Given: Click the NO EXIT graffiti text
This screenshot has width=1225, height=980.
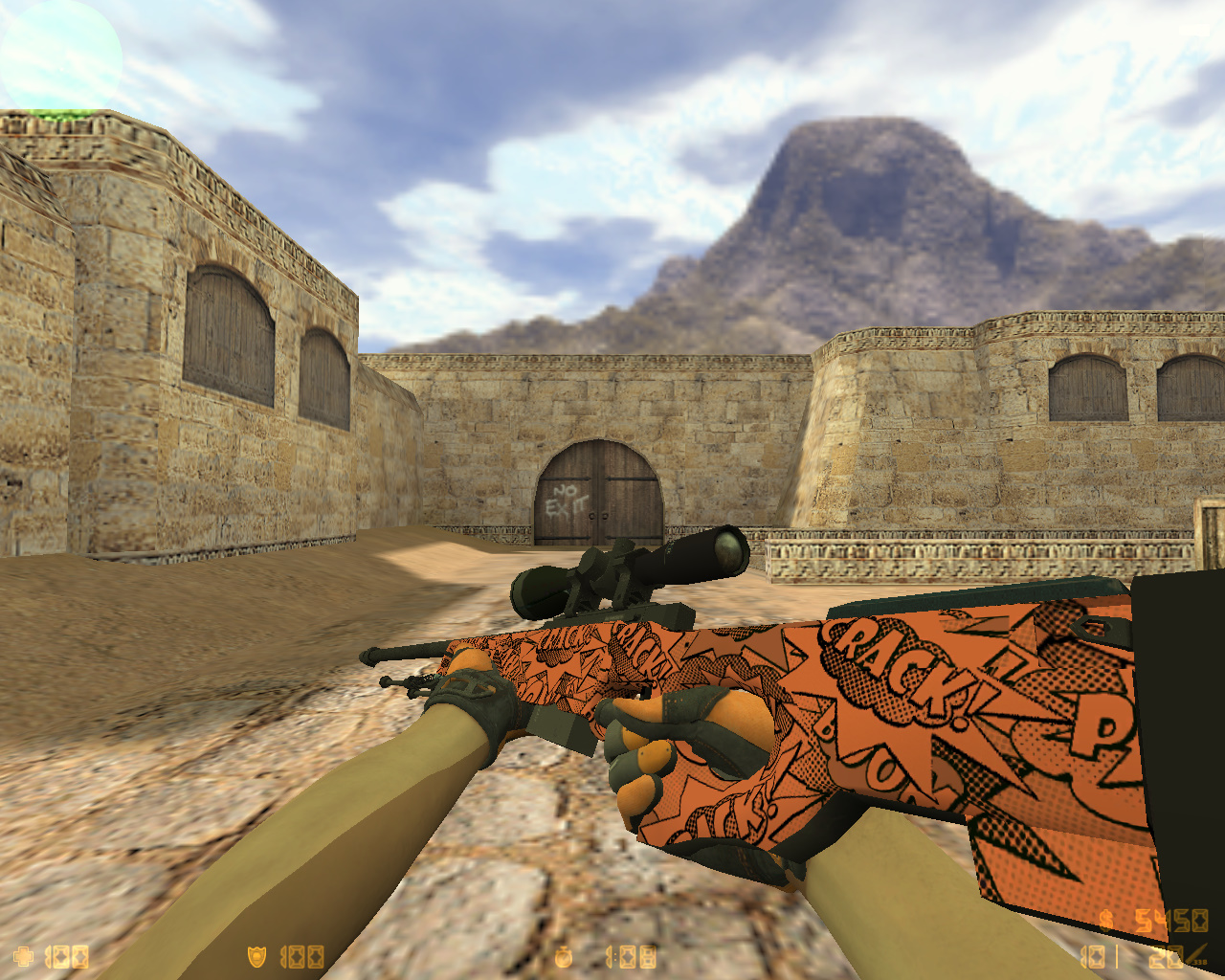Looking at the screenshot, I should tap(565, 500).
